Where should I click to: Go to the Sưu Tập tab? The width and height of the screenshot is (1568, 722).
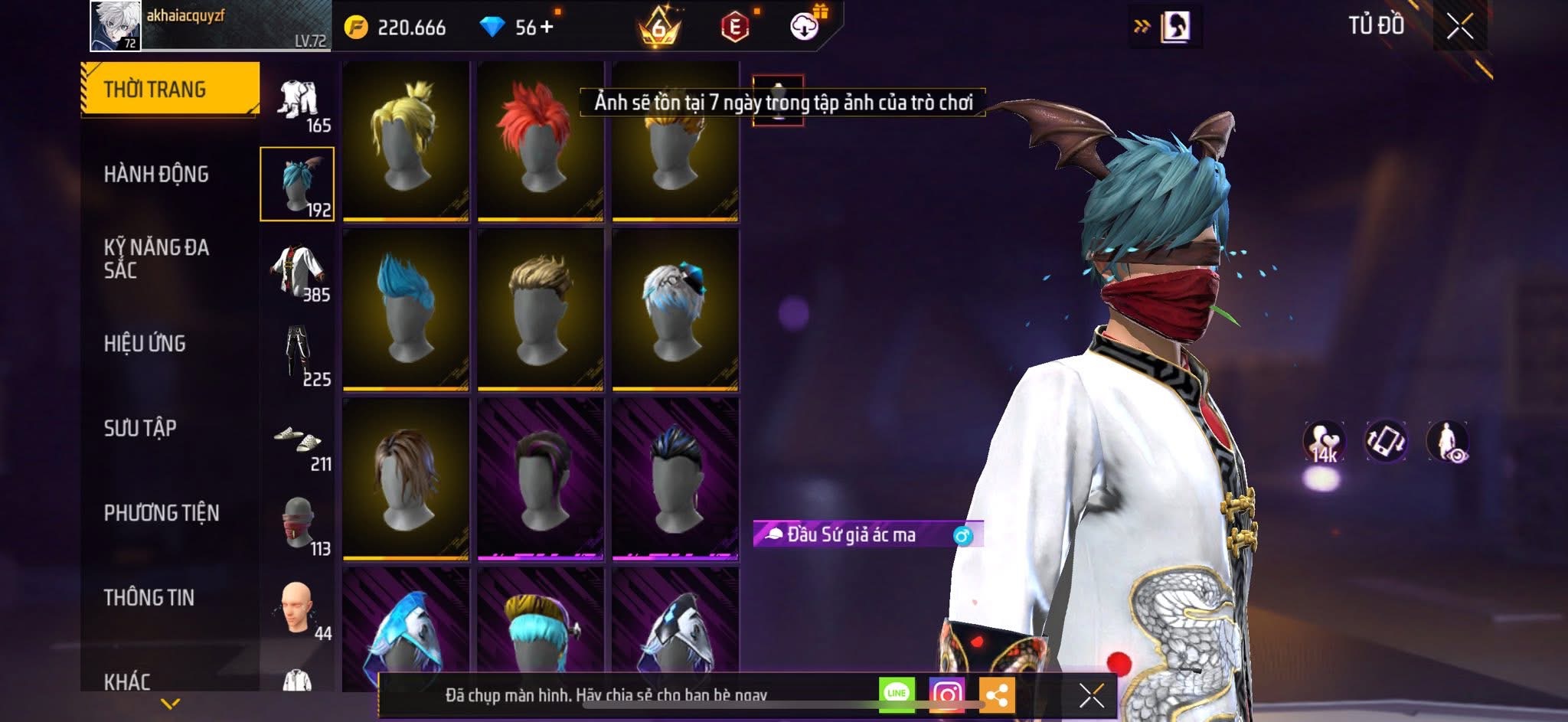[140, 428]
